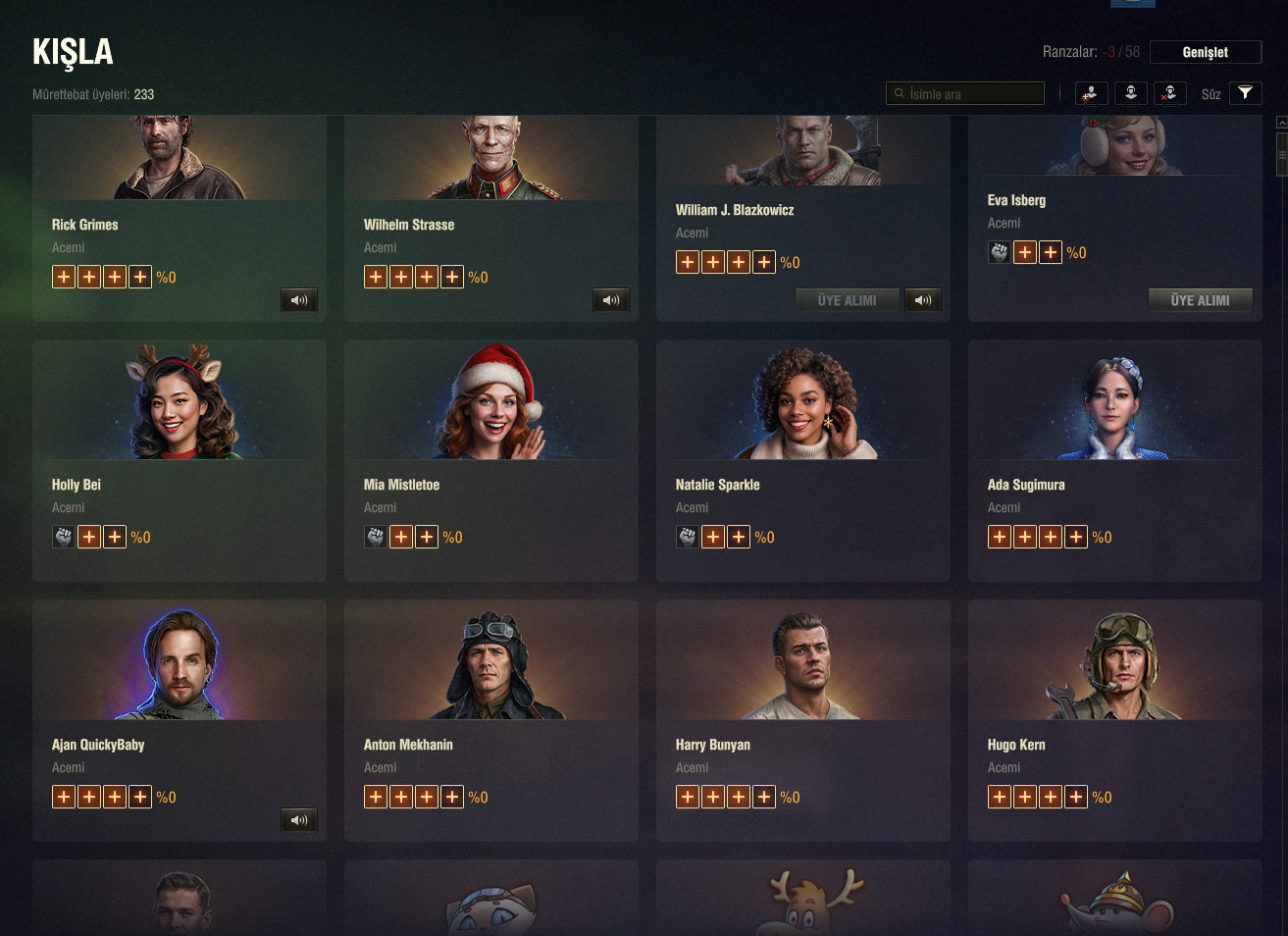Screen dimensions: 1288x936
Task: Select the Mia Mistletoe crew card
Action: point(491,460)
